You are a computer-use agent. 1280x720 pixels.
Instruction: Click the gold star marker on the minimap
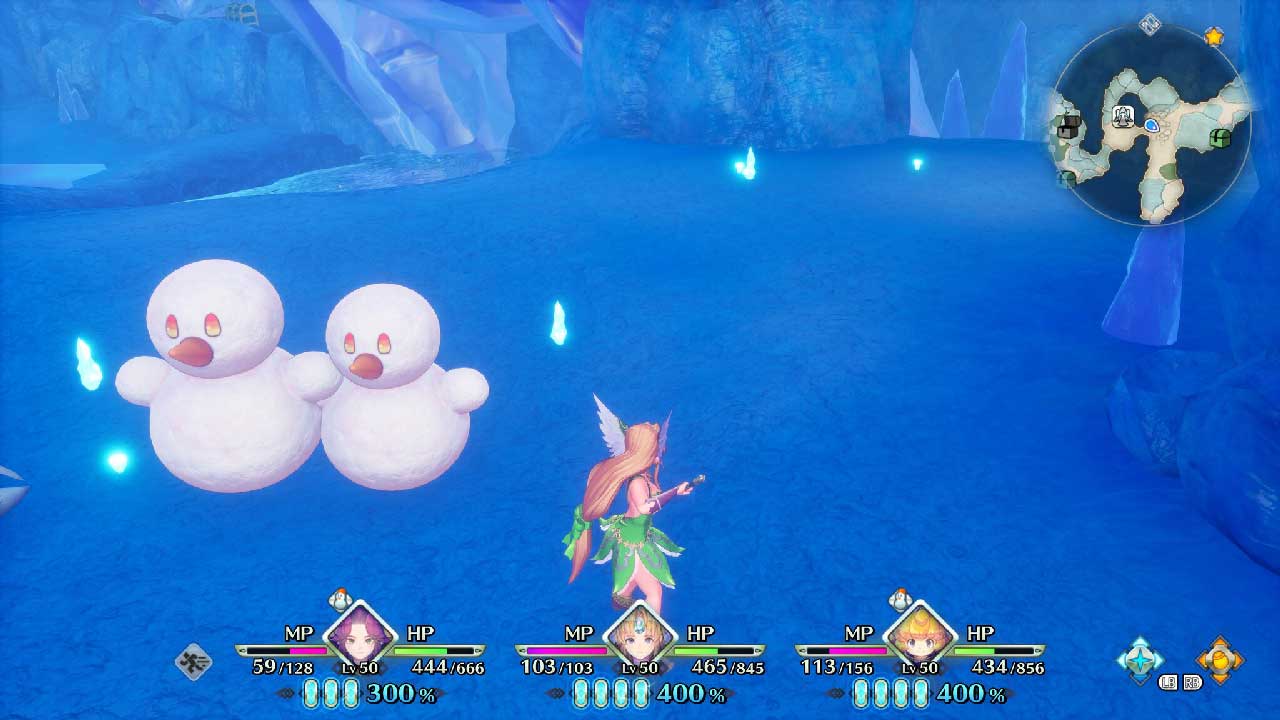pos(1213,37)
